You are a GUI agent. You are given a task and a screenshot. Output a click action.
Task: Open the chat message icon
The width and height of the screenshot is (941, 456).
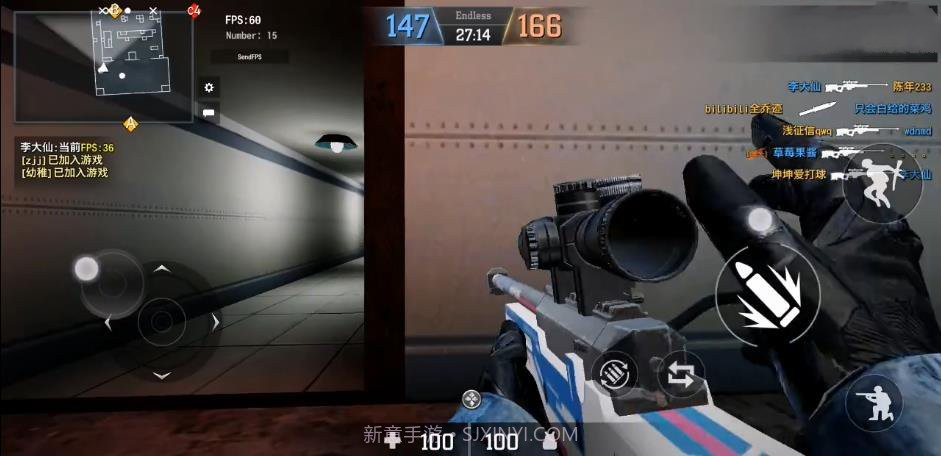pyautogui.click(x=209, y=113)
